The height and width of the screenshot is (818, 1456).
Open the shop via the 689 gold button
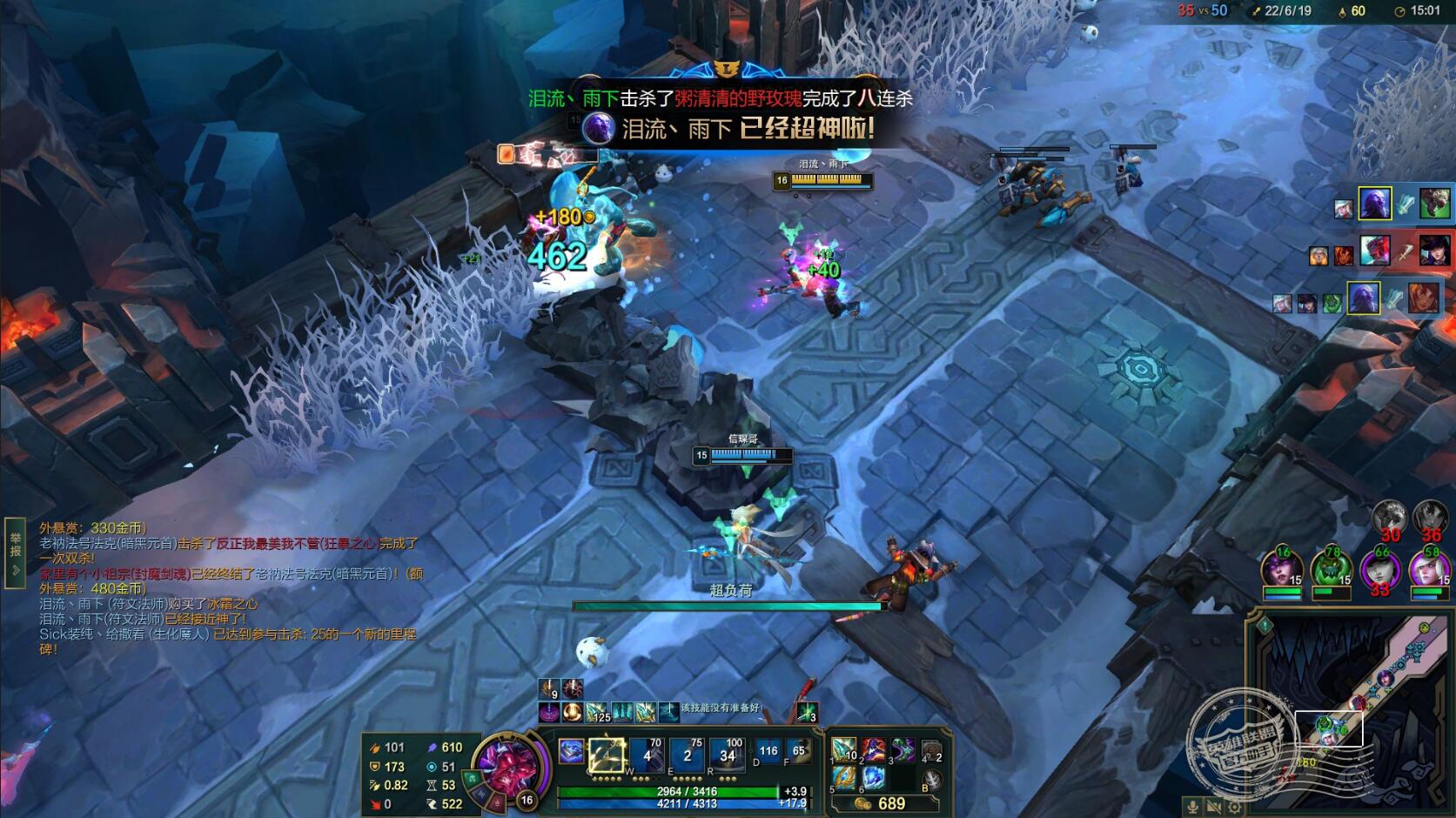pos(882,803)
